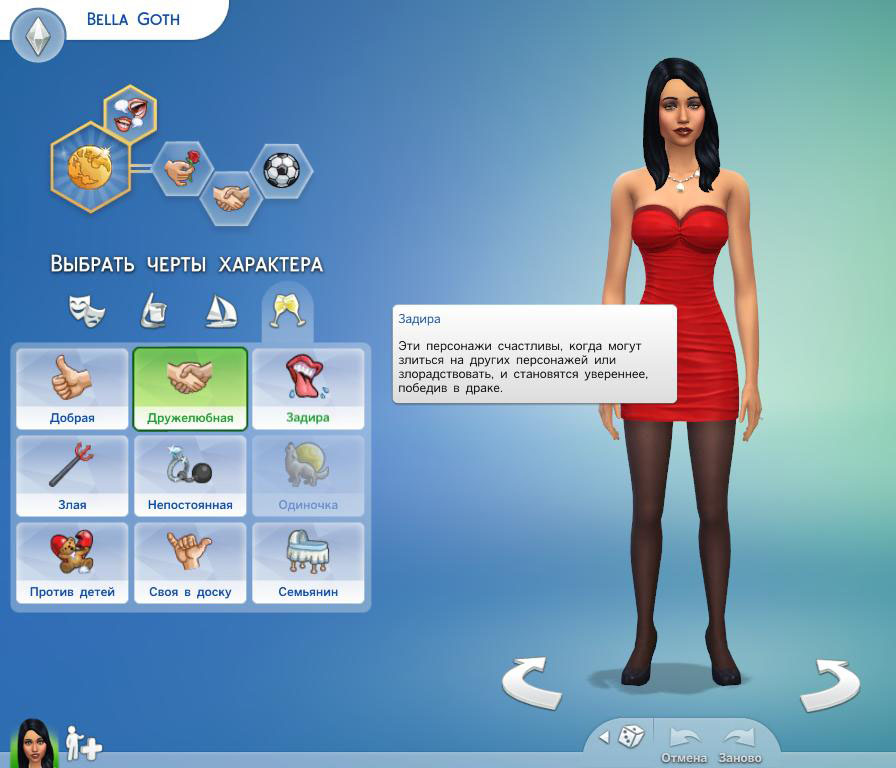896x768 pixels.
Task: Choose the Семьянин trait tile
Action: tap(308, 562)
